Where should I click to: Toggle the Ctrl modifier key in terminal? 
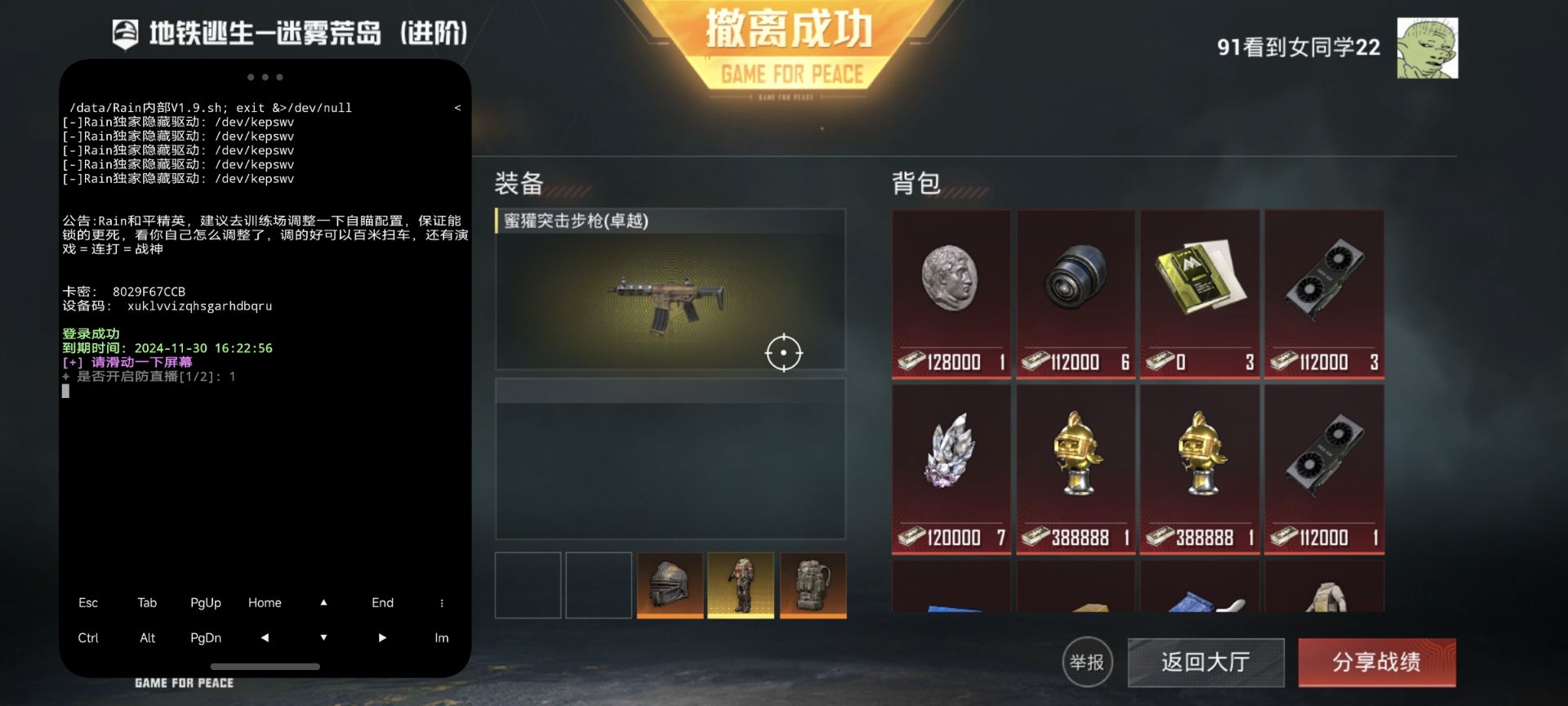pyautogui.click(x=88, y=638)
